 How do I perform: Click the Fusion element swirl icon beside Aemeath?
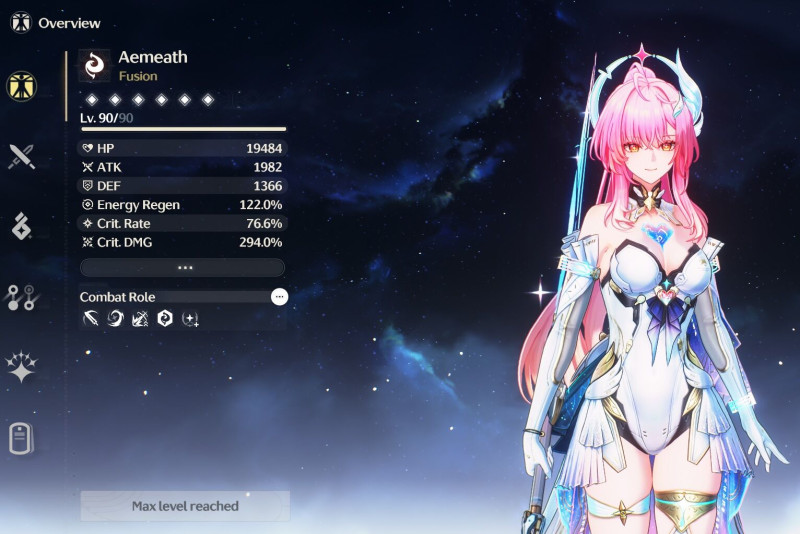coord(94,65)
